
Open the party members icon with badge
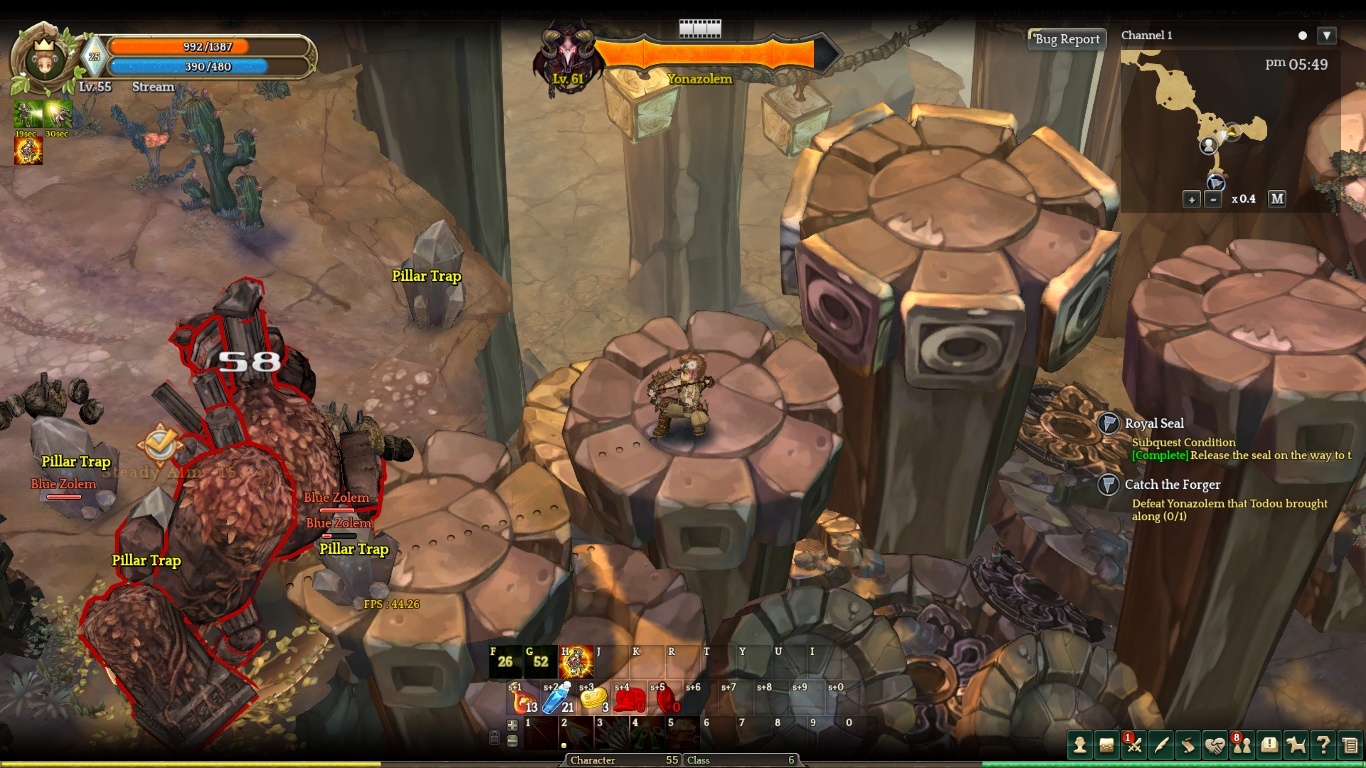[1242, 745]
